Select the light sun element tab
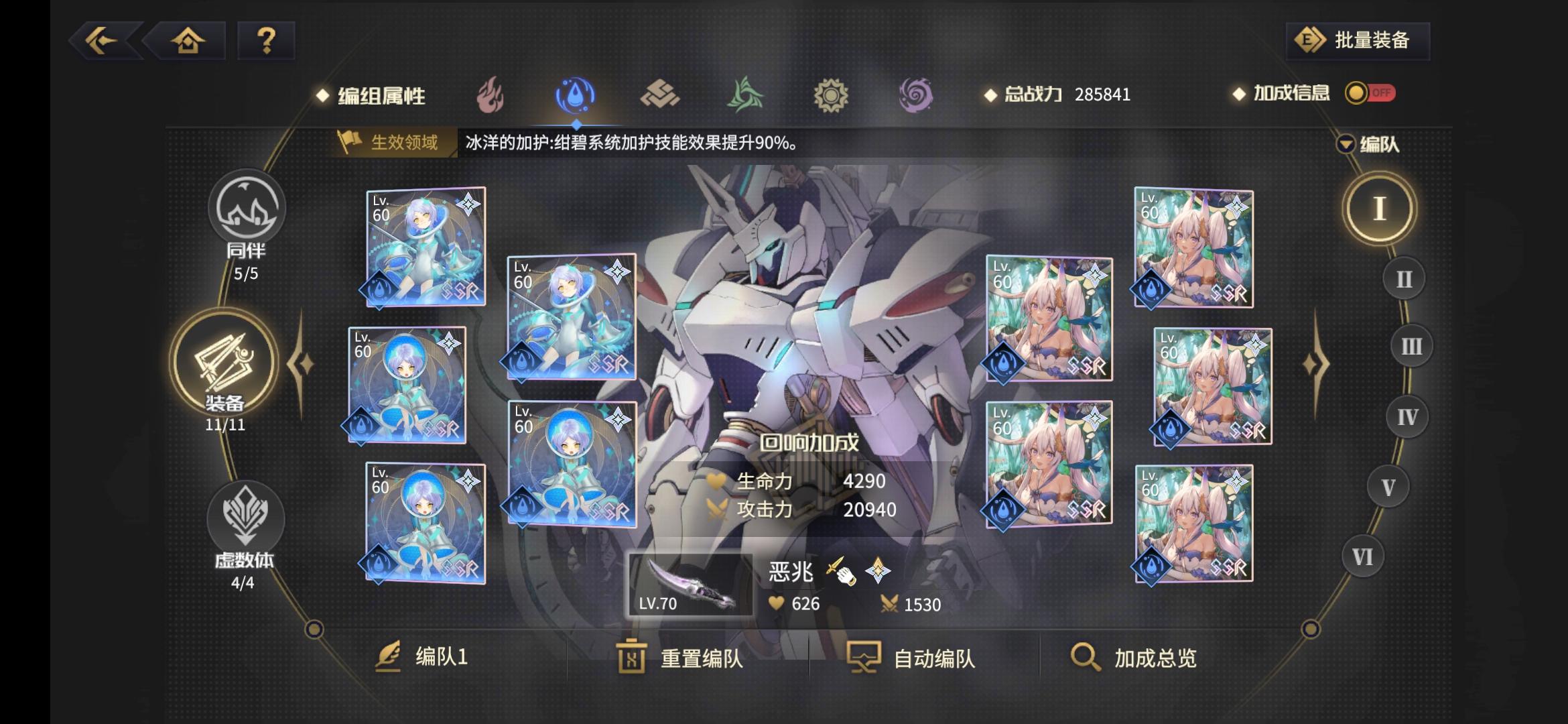This screenshot has width=1568, height=724. click(832, 94)
